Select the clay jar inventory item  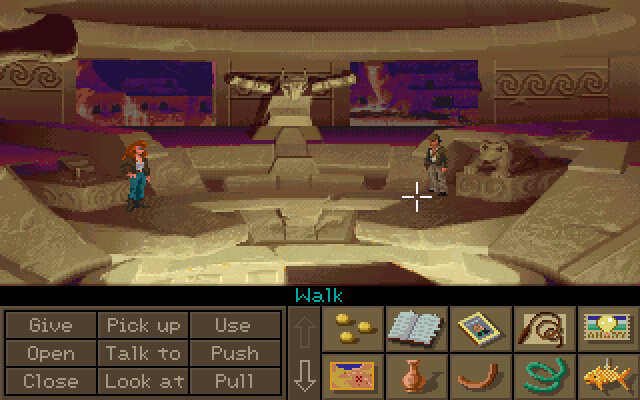point(416,376)
